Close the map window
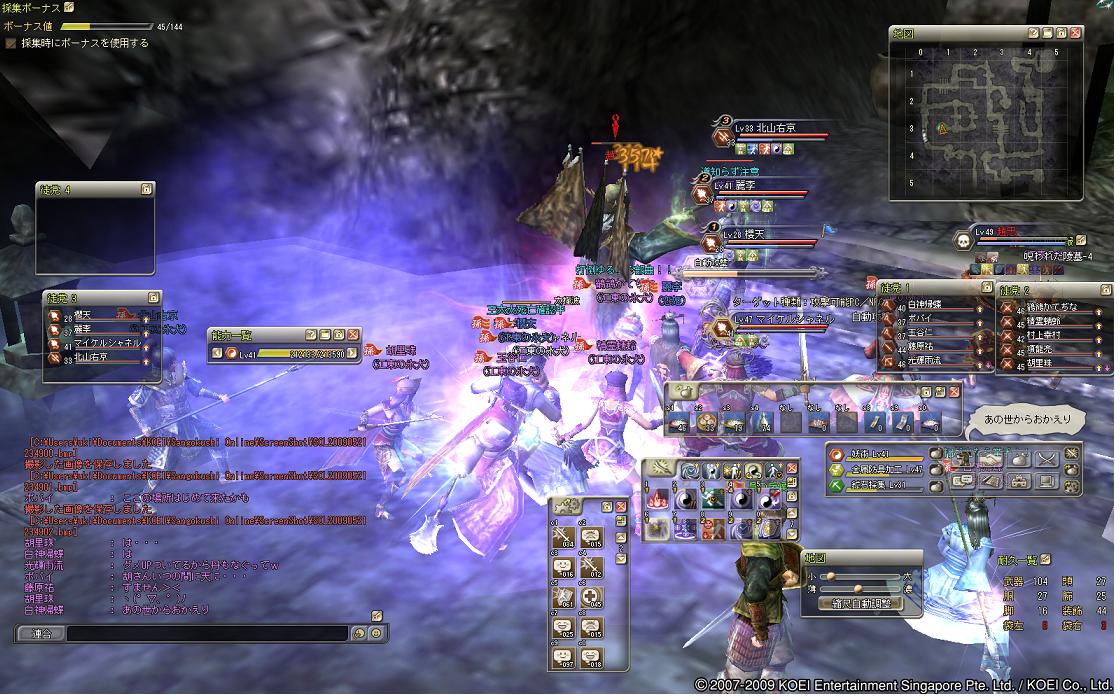1120x700 pixels. 1075,33
